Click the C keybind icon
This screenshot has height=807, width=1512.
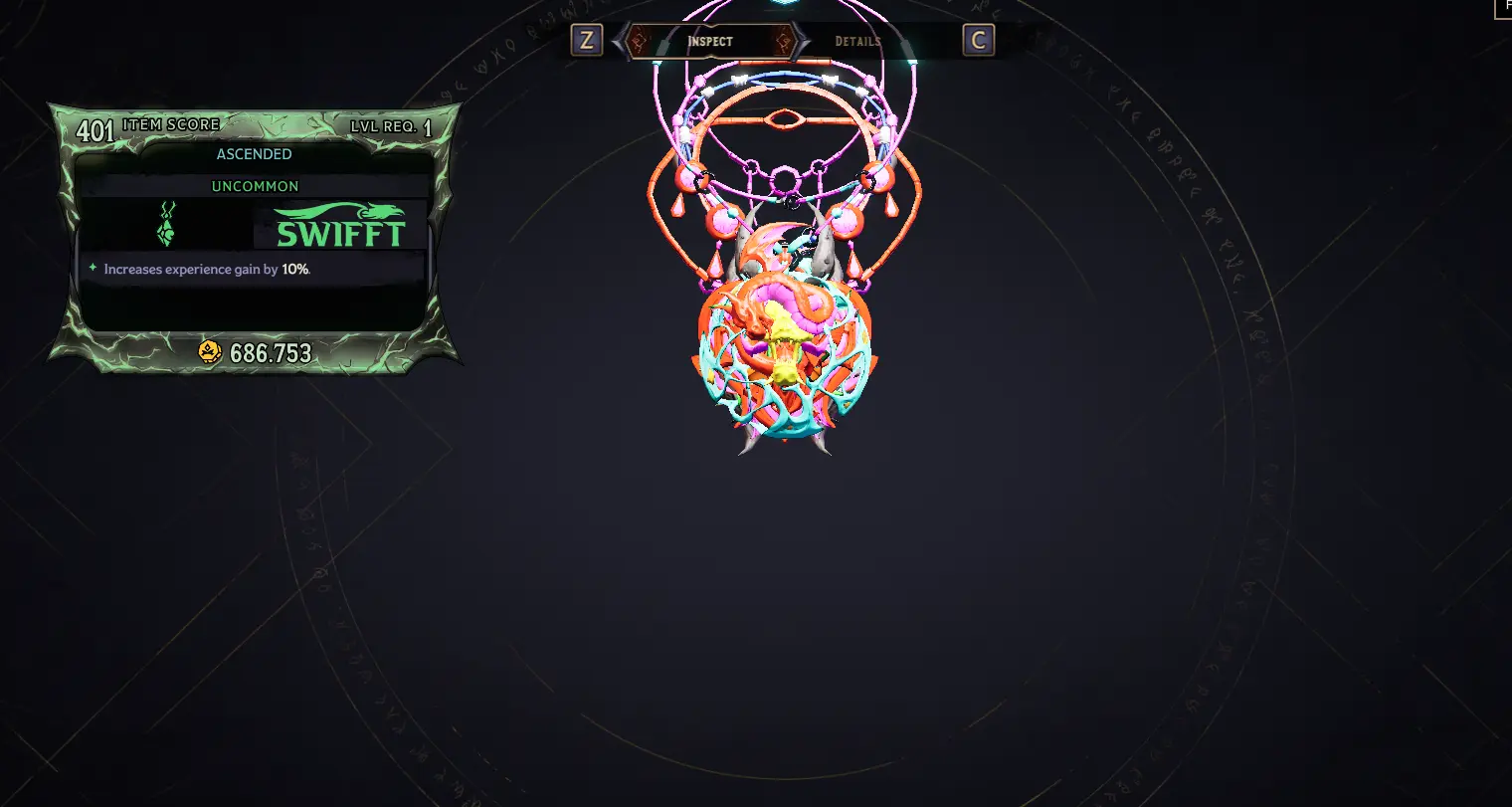[x=978, y=41]
